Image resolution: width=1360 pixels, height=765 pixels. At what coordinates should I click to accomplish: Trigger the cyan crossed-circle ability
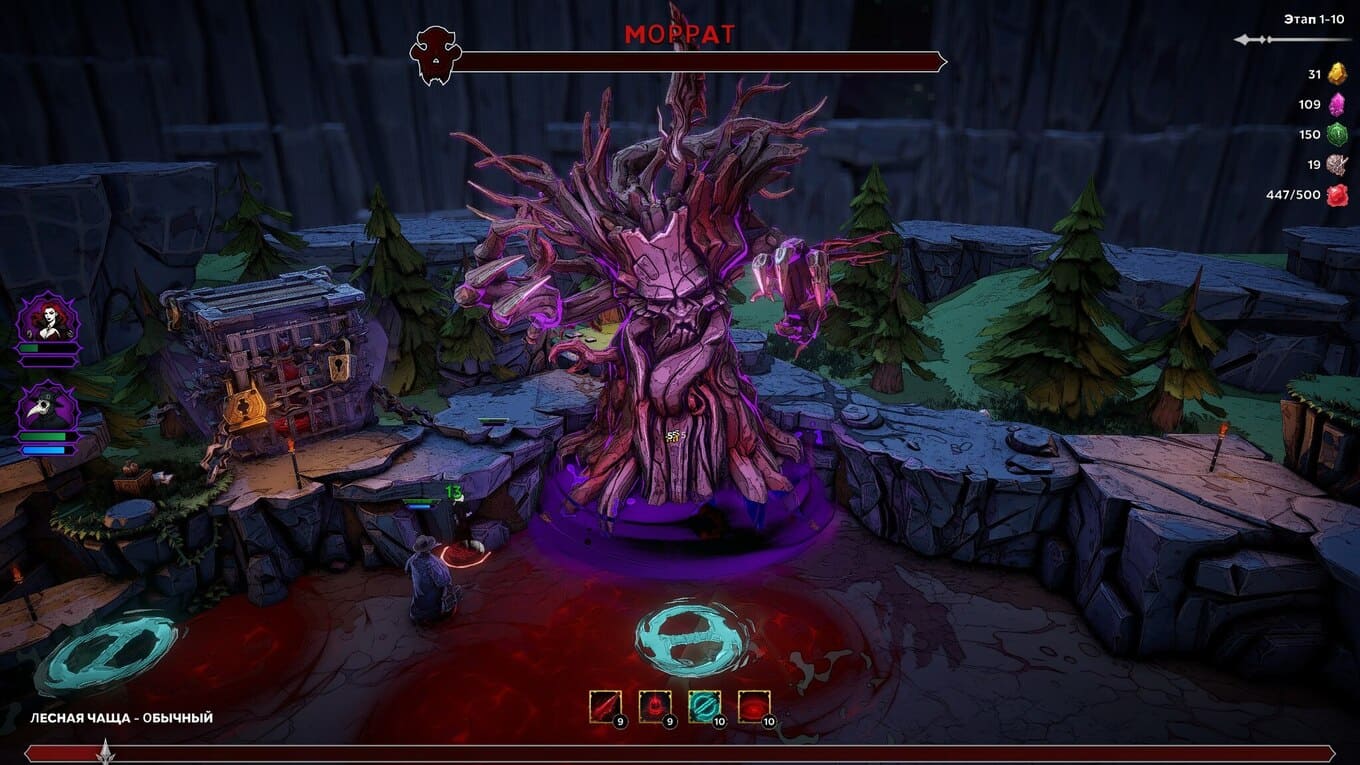pos(704,706)
